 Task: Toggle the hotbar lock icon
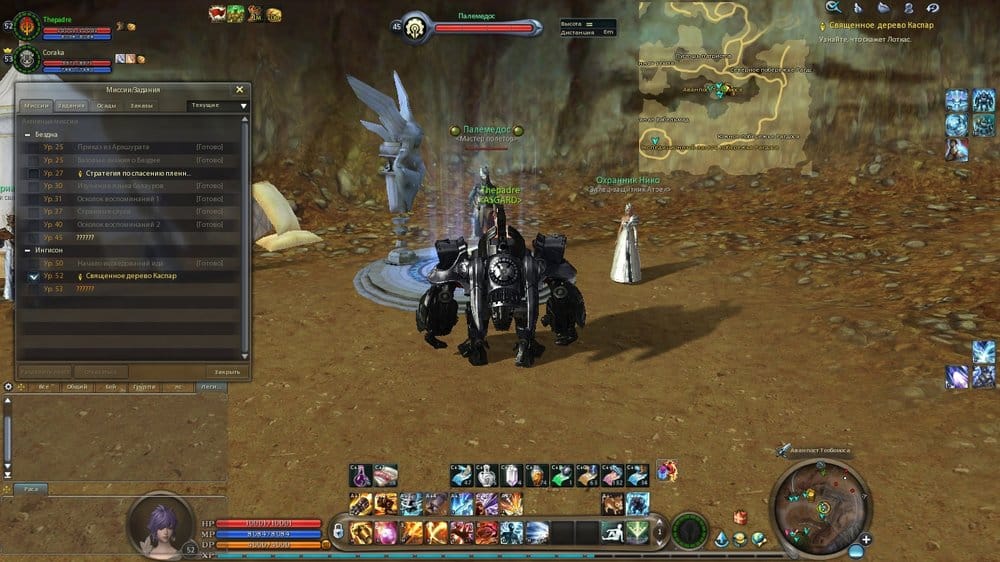[x=338, y=531]
